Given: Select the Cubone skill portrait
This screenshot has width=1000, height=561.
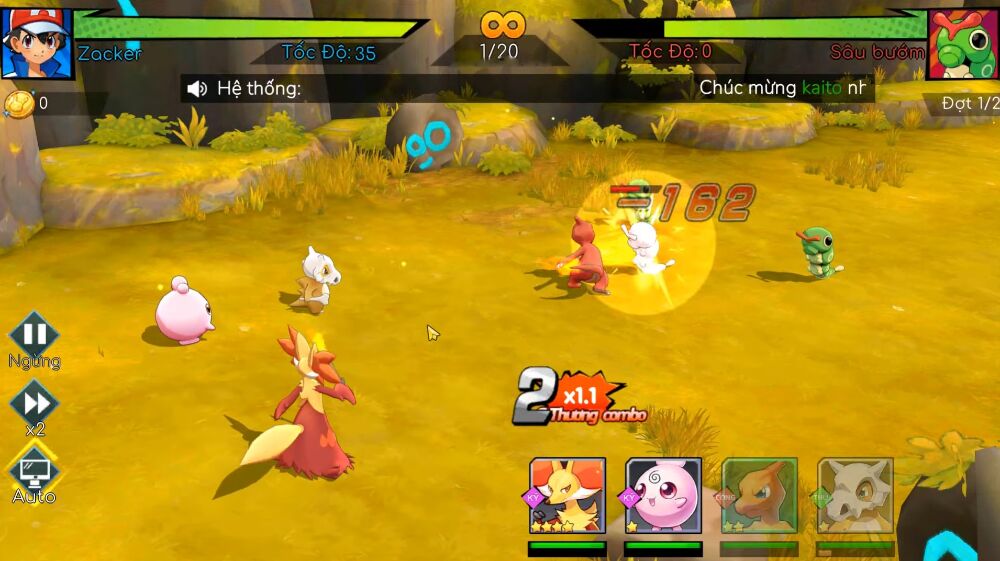Looking at the screenshot, I should point(855,496).
